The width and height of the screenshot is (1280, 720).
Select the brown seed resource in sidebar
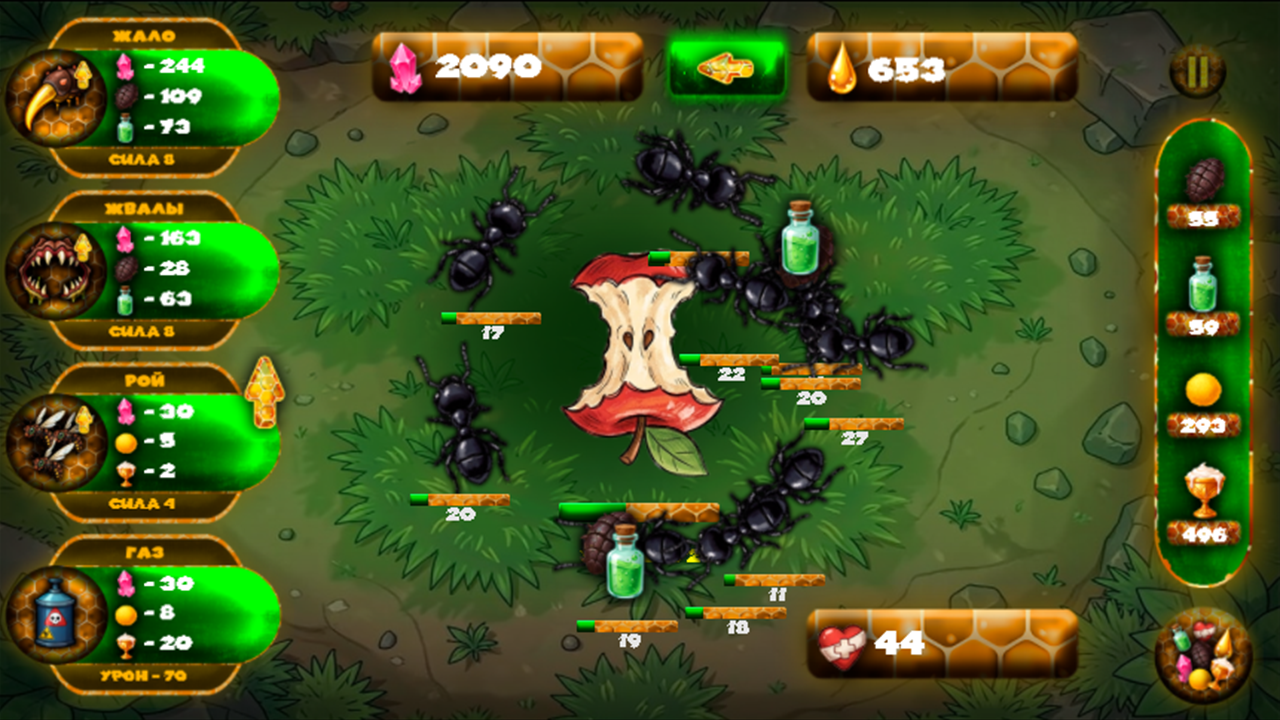[x=1203, y=181]
